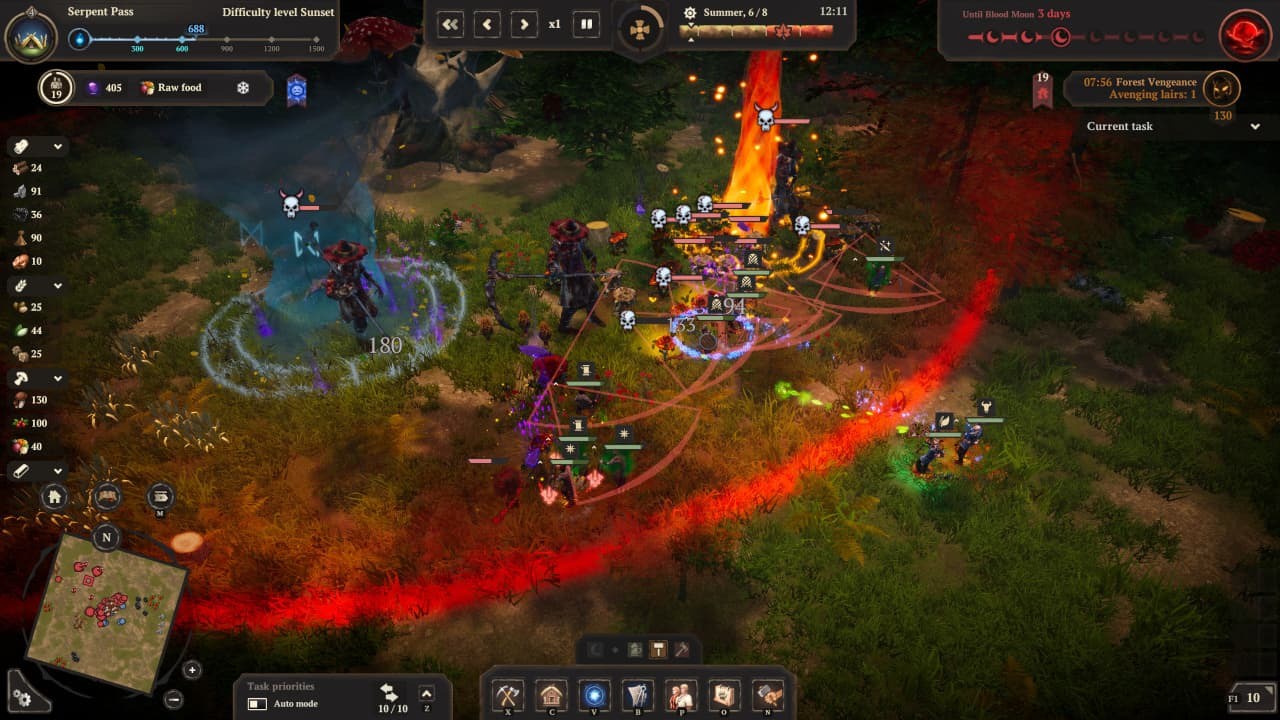Toggle Auto mode in Task priorities
1280x720 pixels.
[x=256, y=705]
